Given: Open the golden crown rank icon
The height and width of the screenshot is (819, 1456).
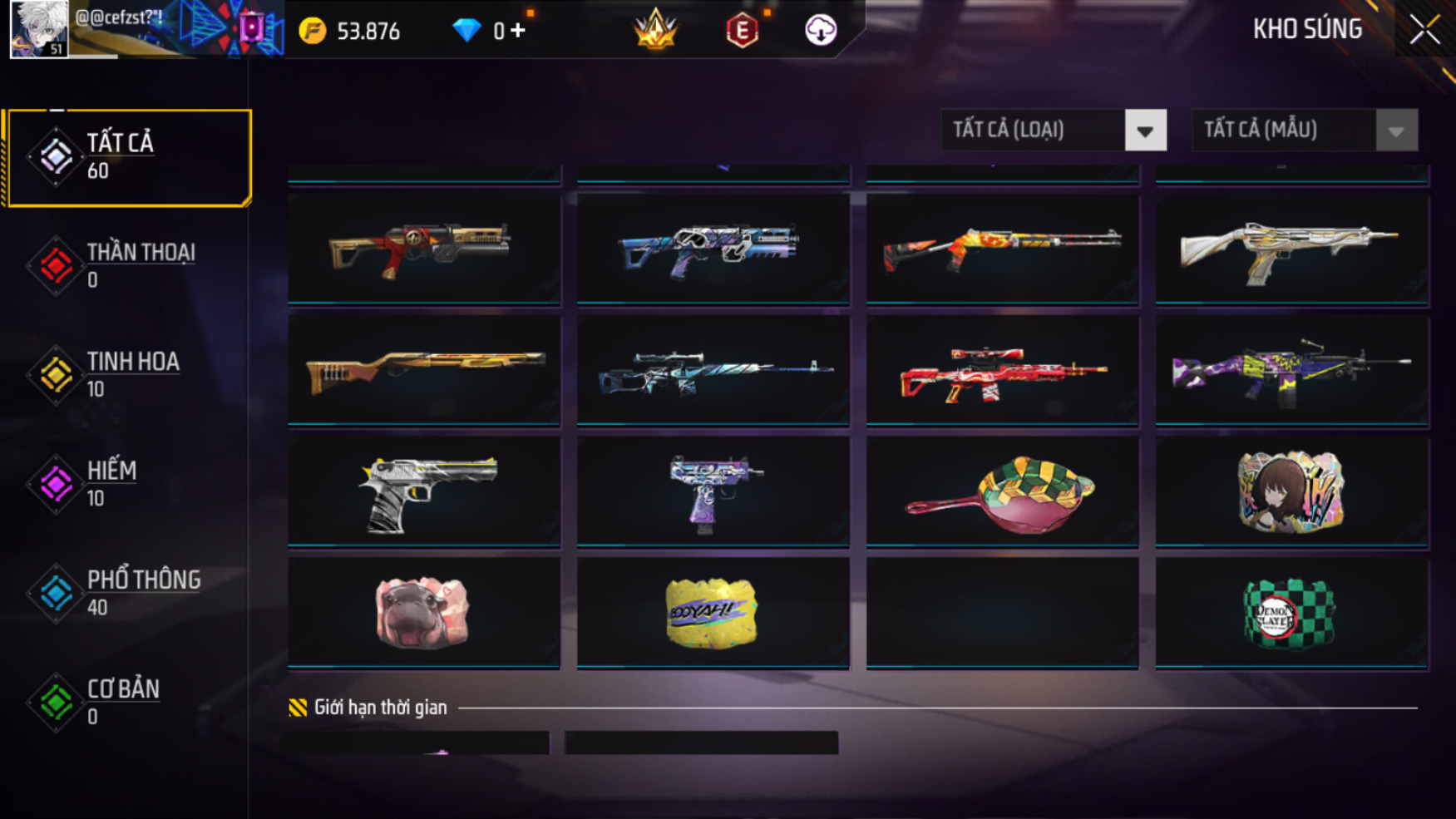Looking at the screenshot, I should point(655,30).
